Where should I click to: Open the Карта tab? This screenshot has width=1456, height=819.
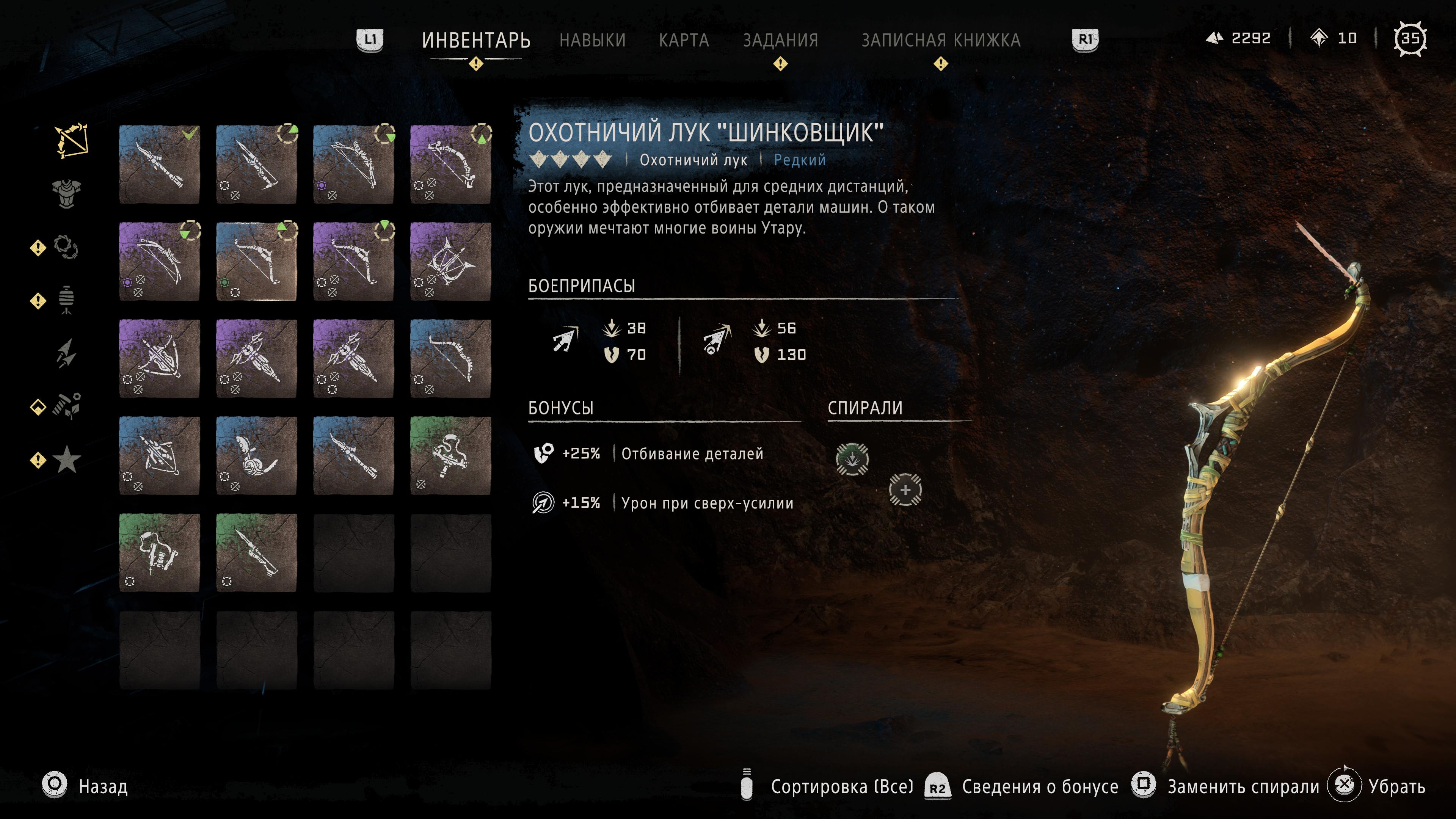(x=683, y=40)
